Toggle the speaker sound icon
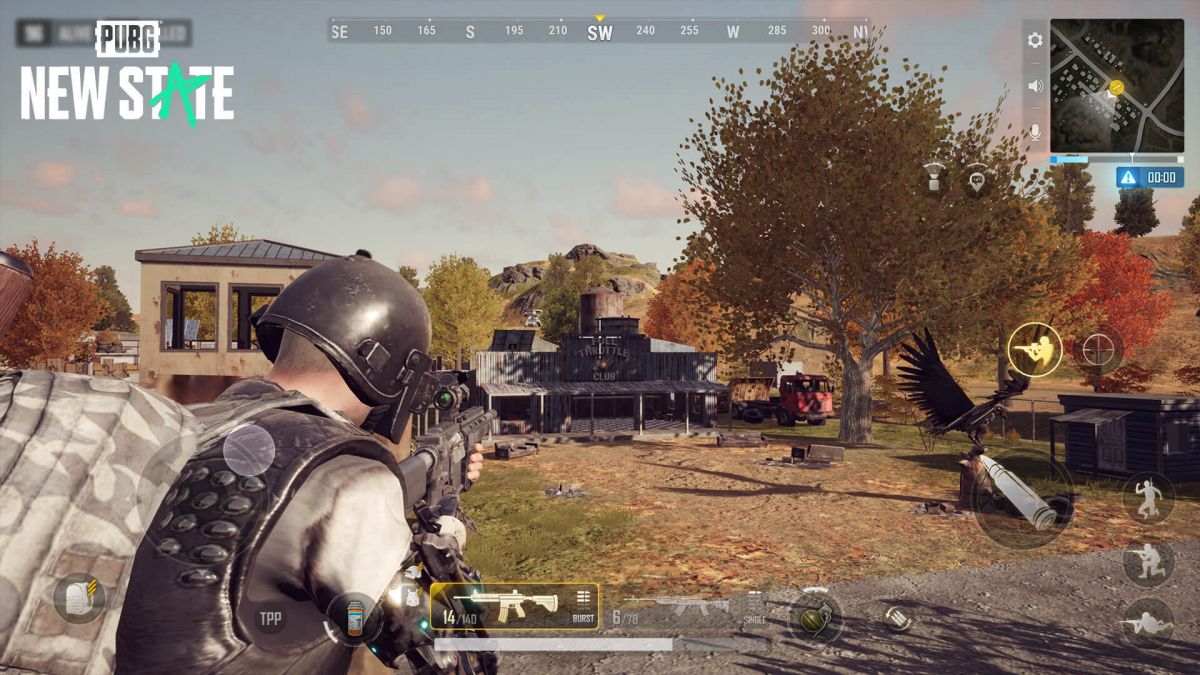Image resolution: width=1200 pixels, height=675 pixels. (1035, 87)
